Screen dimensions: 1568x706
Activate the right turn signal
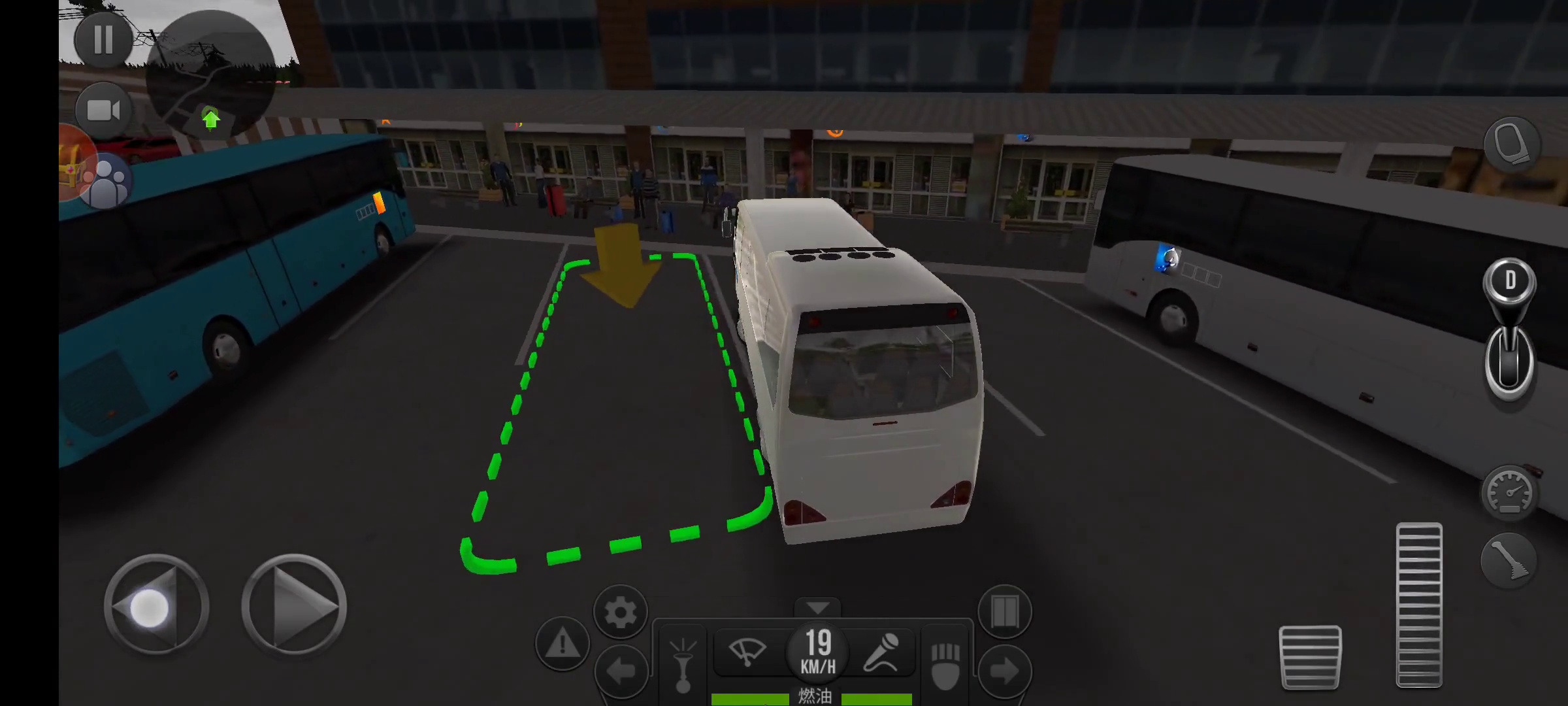1004,671
